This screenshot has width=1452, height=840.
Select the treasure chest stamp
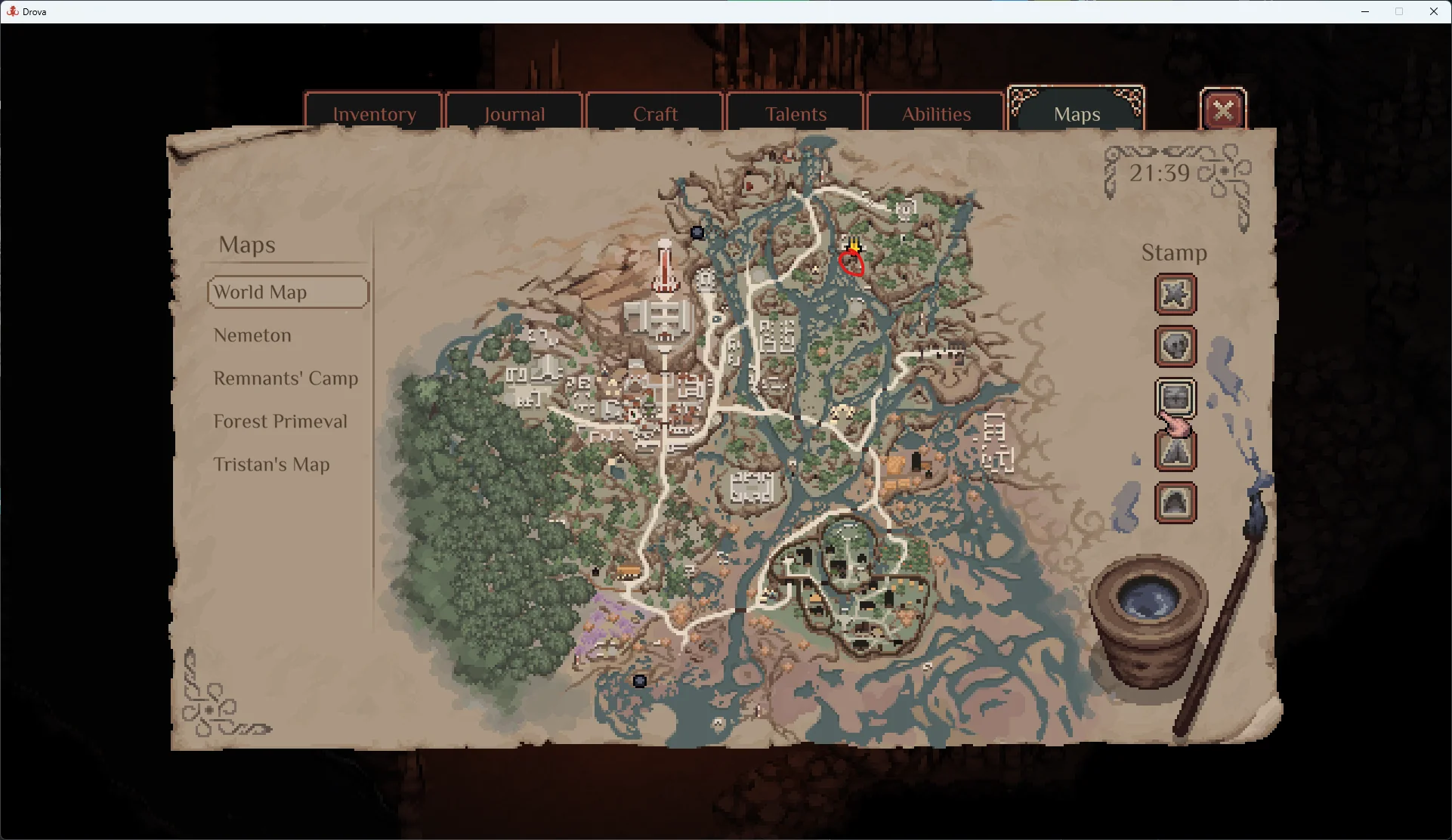[1175, 397]
